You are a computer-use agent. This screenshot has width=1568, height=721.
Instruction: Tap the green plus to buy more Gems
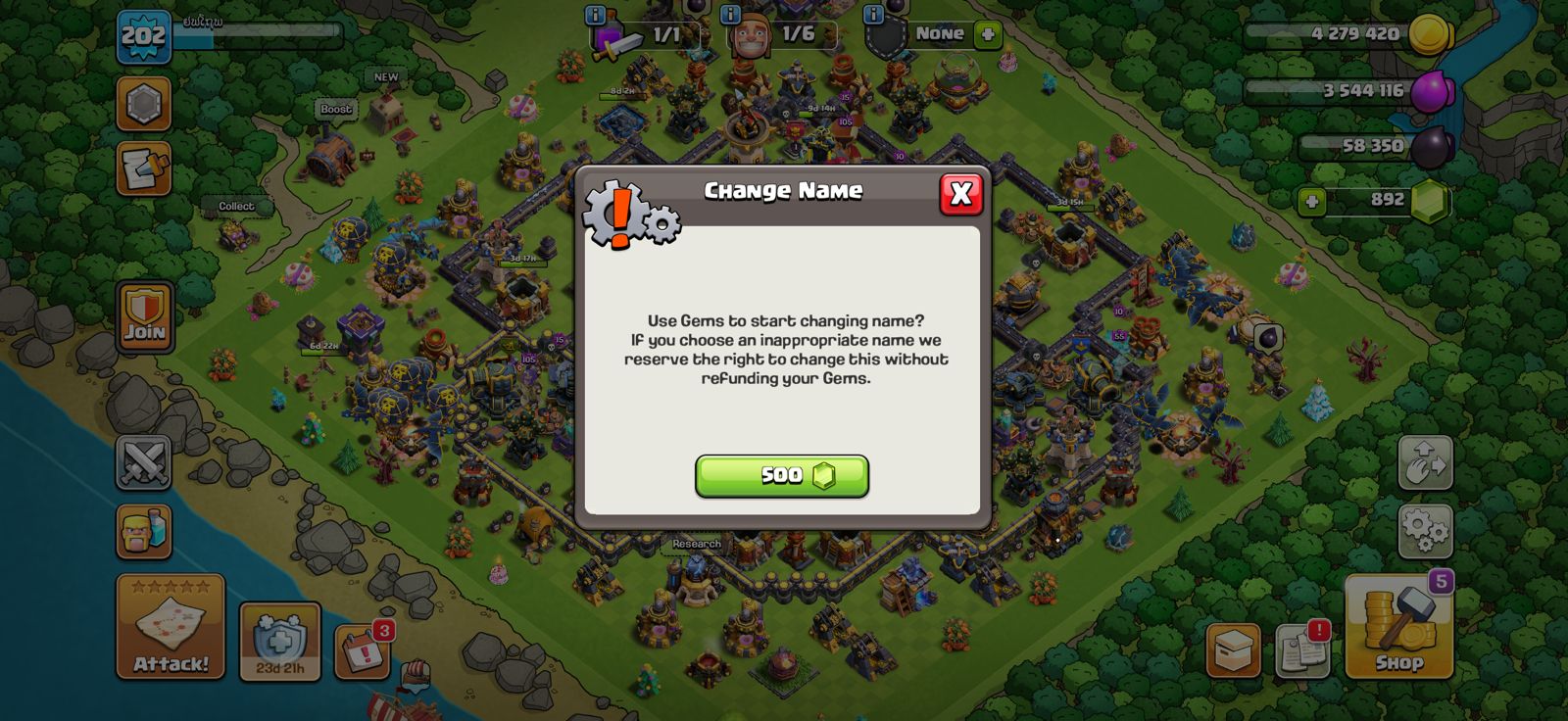(1310, 204)
